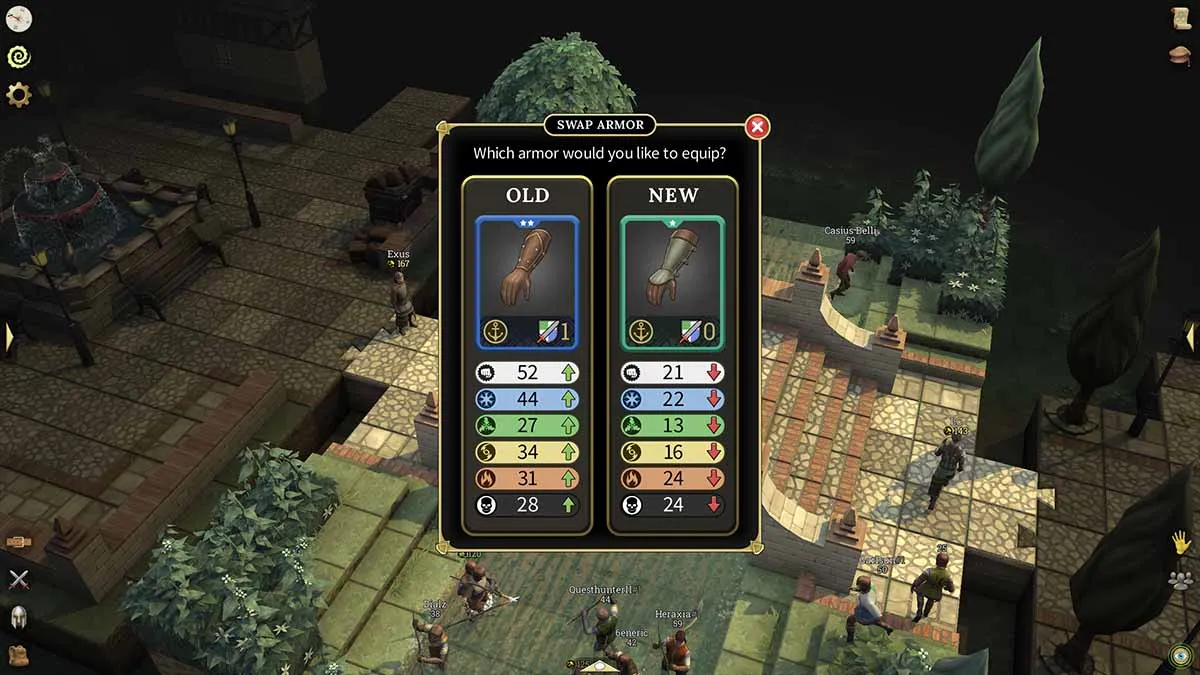Open the scroll icon
The width and height of the screenshot is (1200, 675).
(x=1181, y=19)
